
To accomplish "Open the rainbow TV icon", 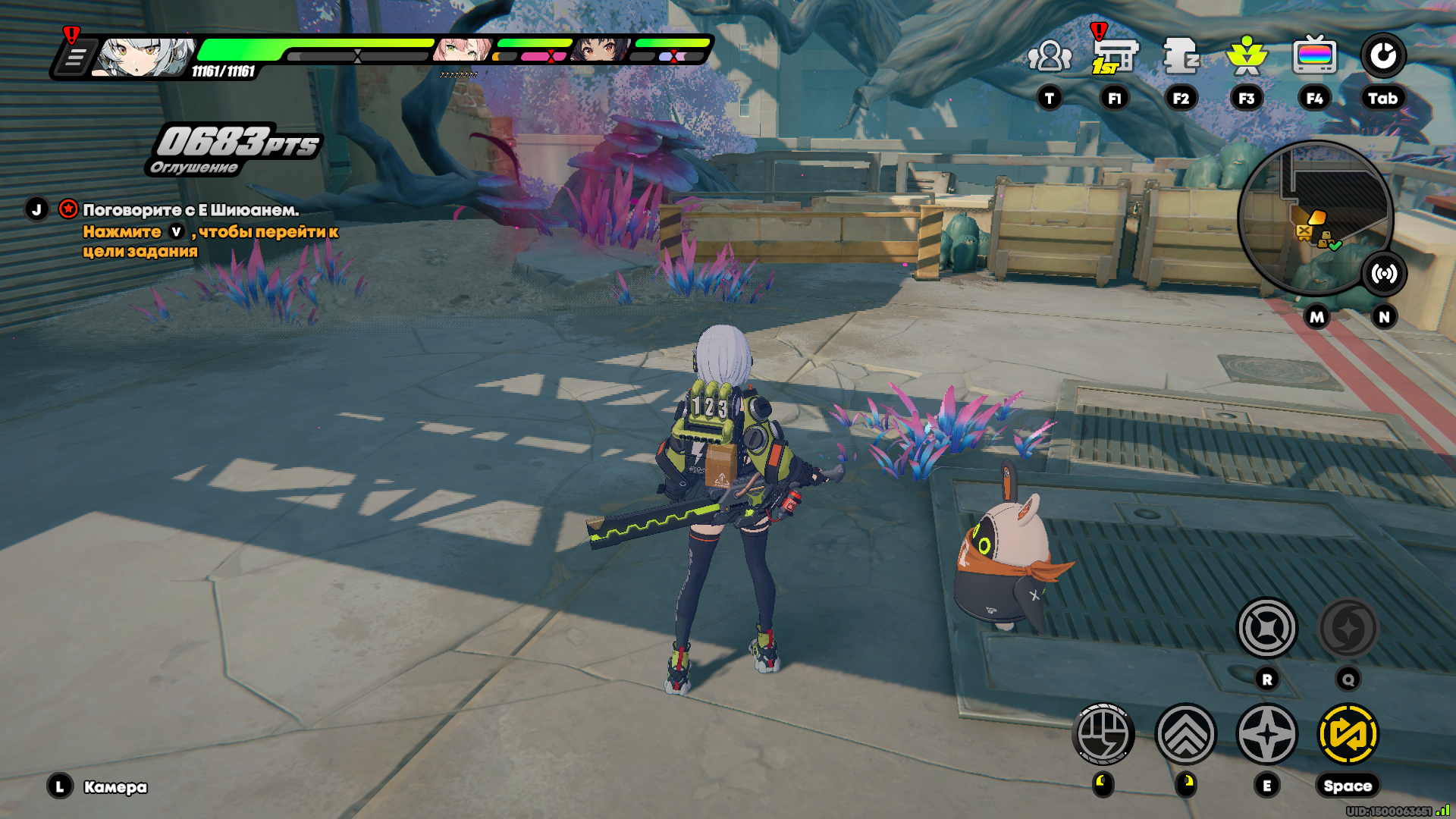I will pyautogui.click(x=1314, y=56).
